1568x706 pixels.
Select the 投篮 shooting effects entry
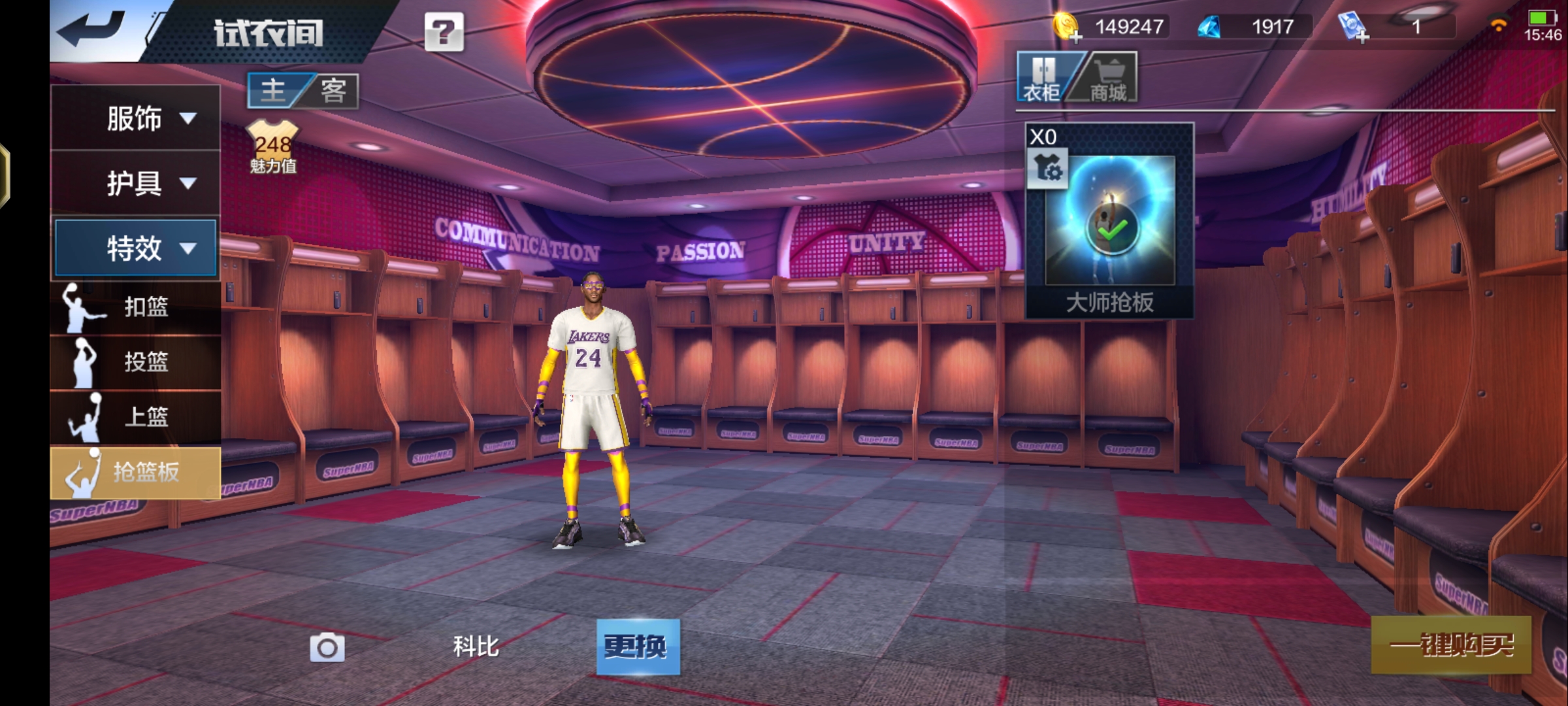135,361
